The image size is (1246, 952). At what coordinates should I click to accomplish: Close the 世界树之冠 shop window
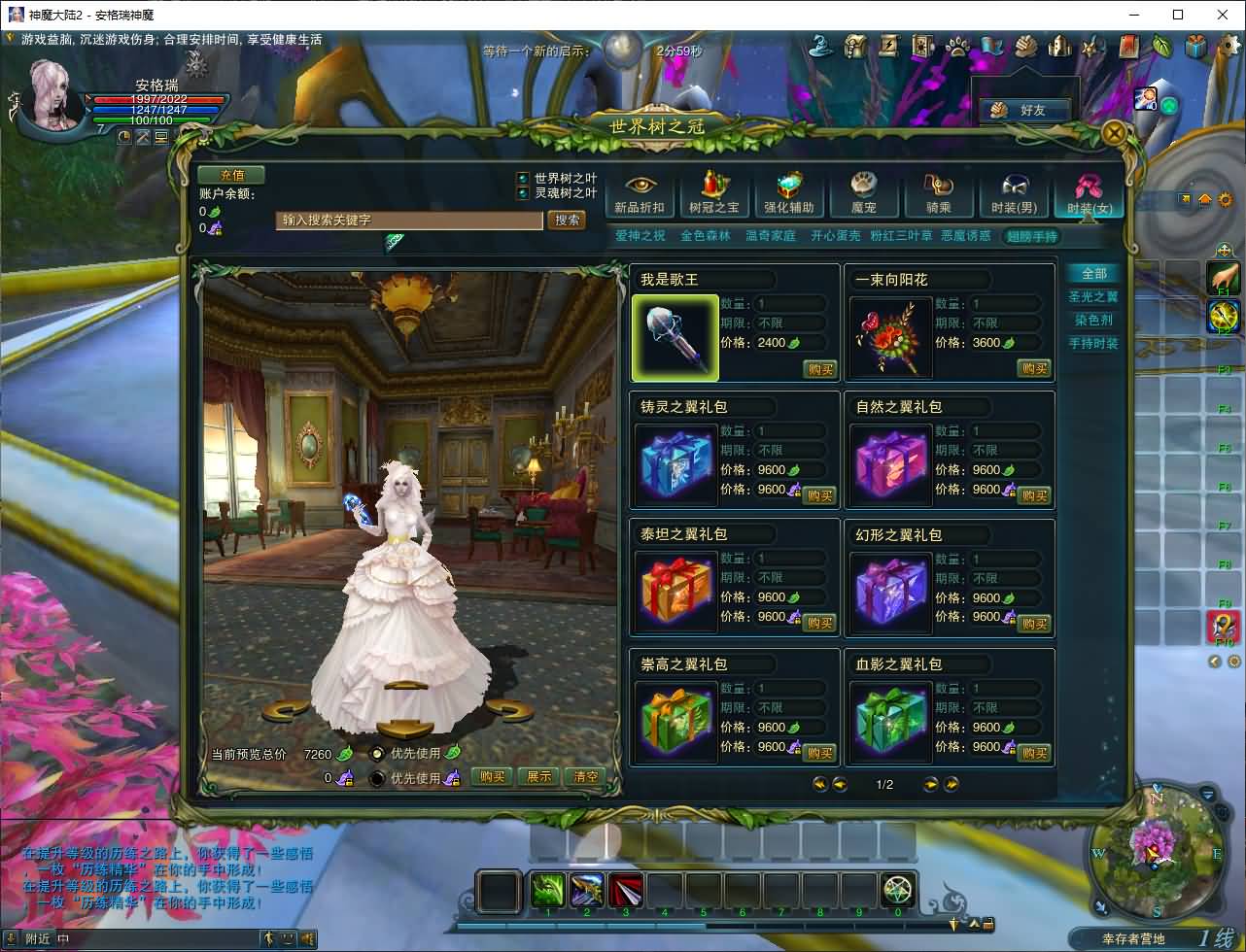tap(1115, 133)
